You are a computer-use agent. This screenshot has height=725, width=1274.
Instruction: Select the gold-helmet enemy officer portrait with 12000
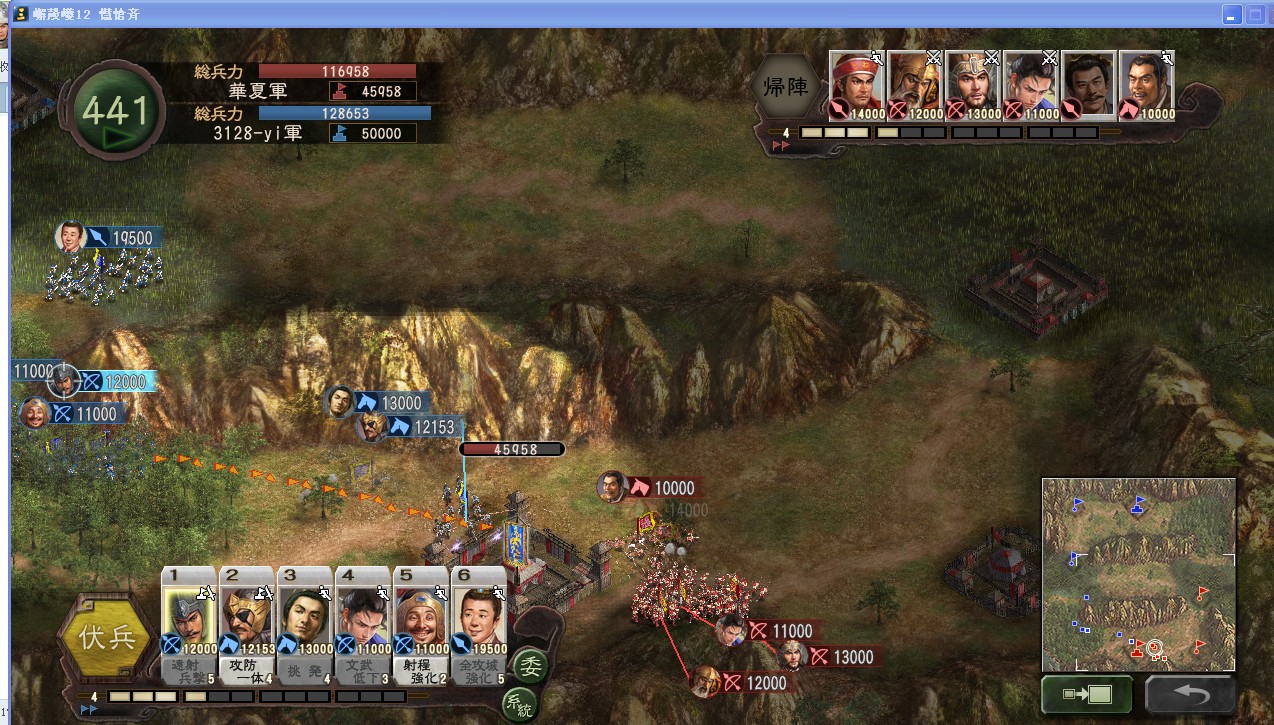[x=914, y=85]
